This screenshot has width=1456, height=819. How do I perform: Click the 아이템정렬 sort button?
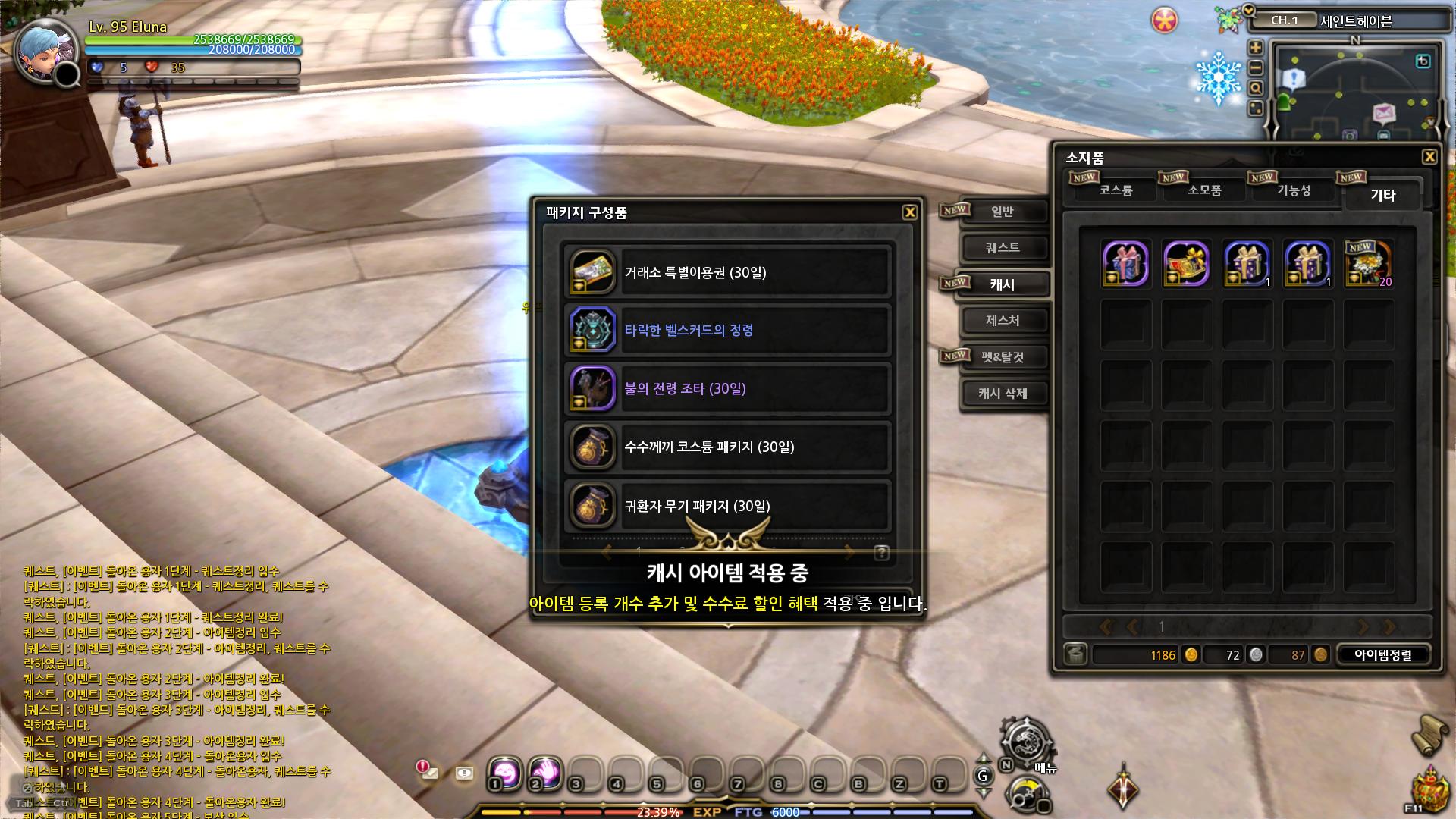click(x=1383, y=655)
